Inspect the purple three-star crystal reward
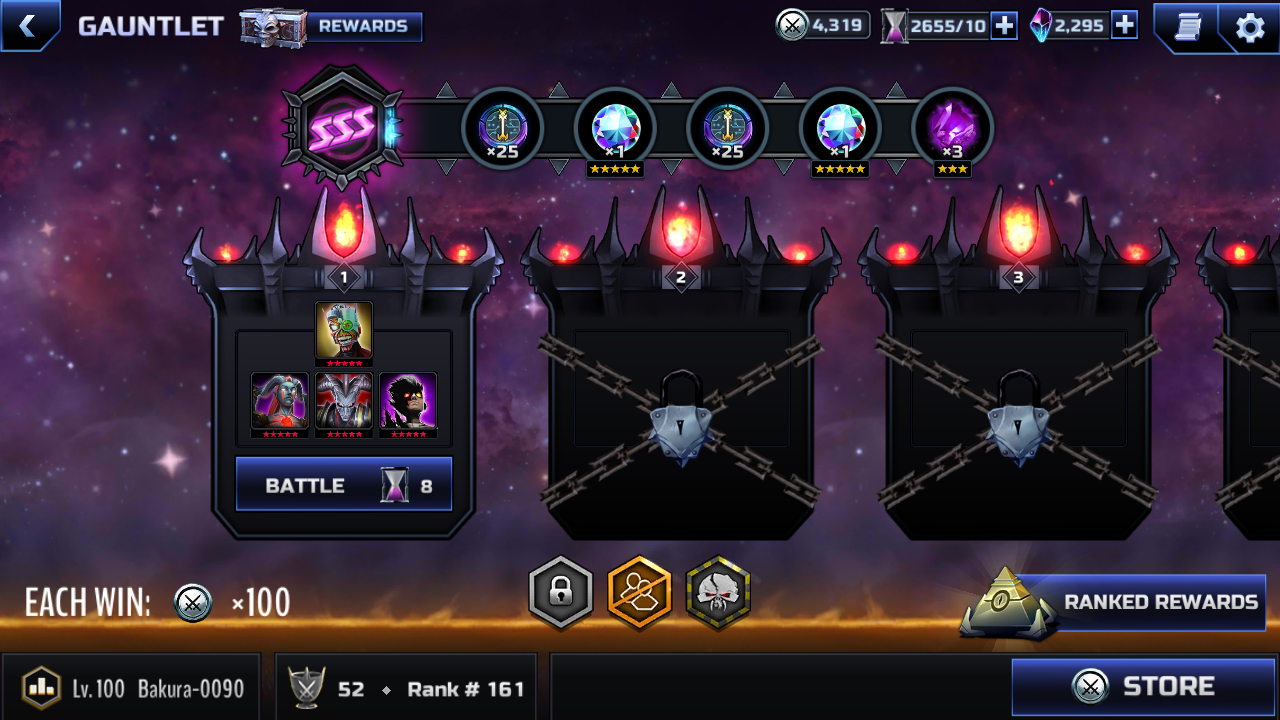The width and height of the screenshot is (1280, 720). tap(952, 129)
